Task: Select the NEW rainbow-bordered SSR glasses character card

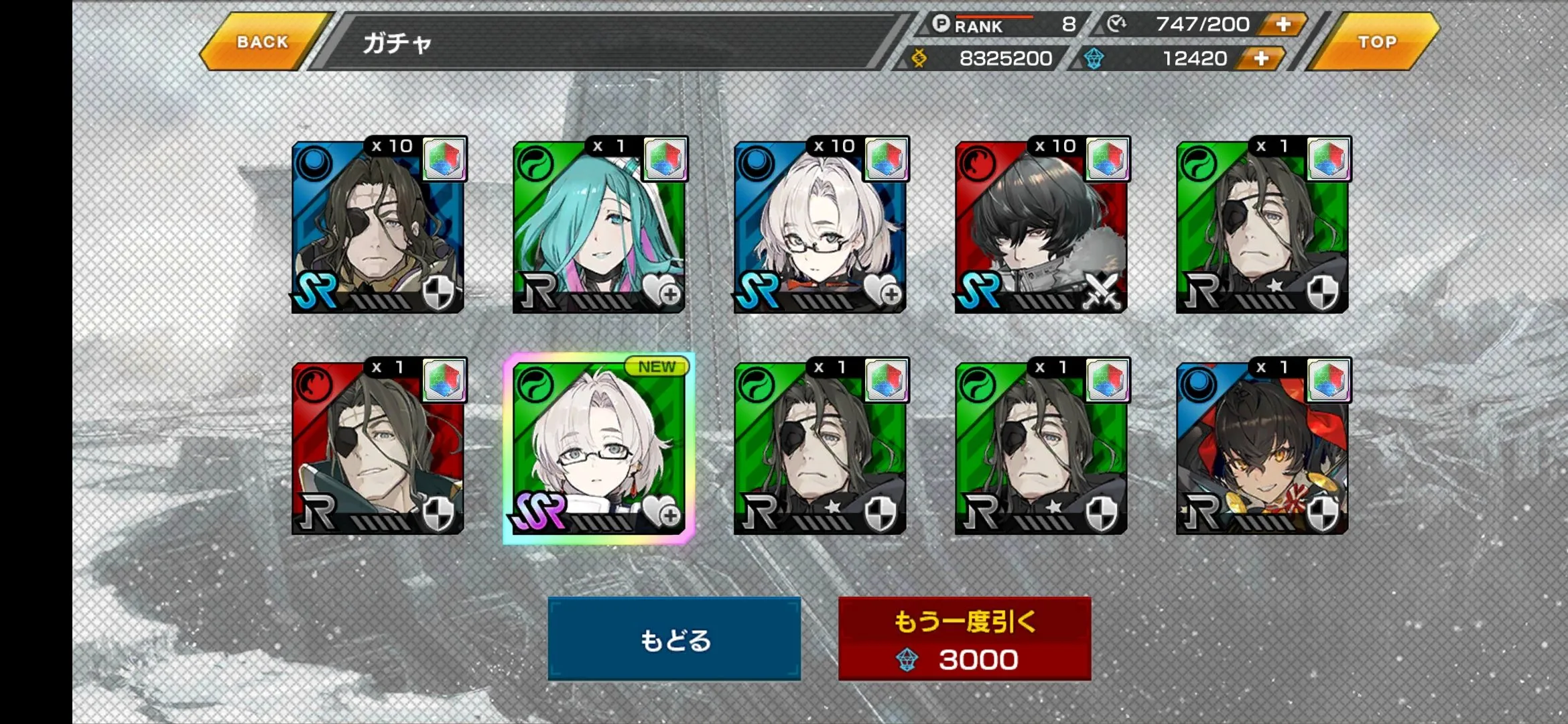Action: [598, 448]
